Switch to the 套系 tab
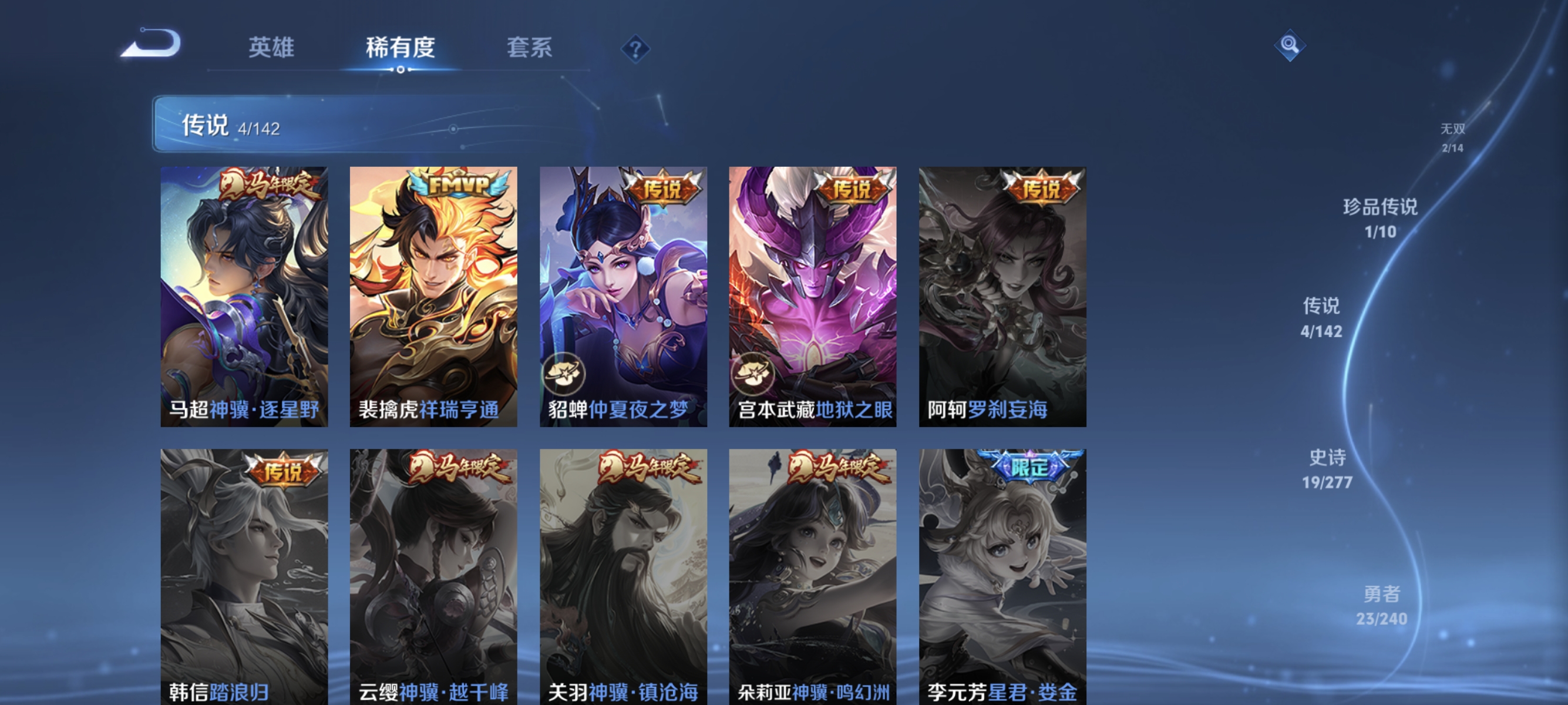 point(528,49)
